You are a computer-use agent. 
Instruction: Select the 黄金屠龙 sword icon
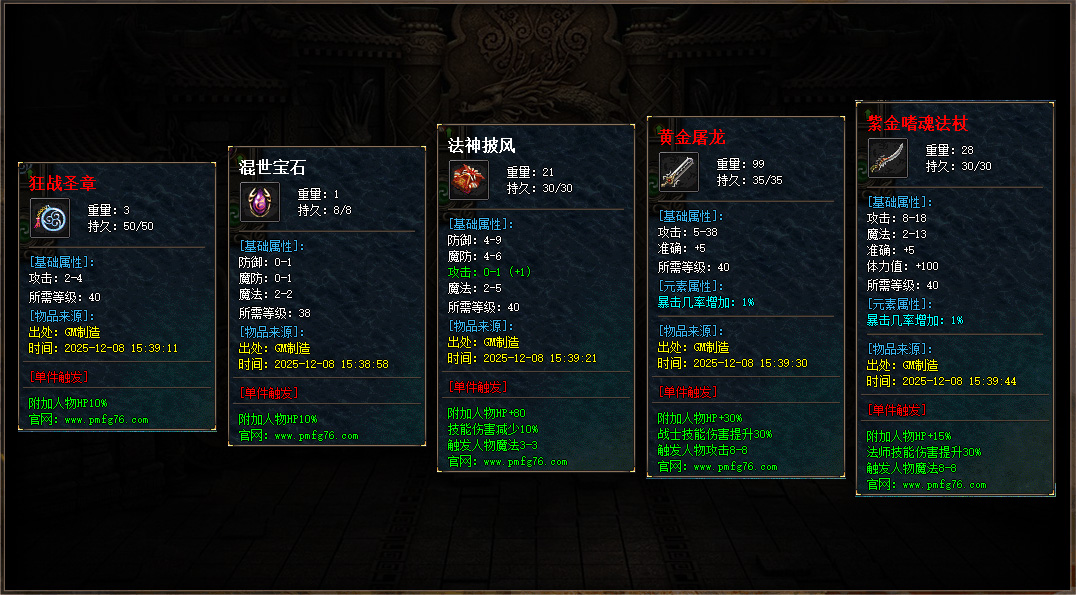pyautogui.click(x=679, y=172)
